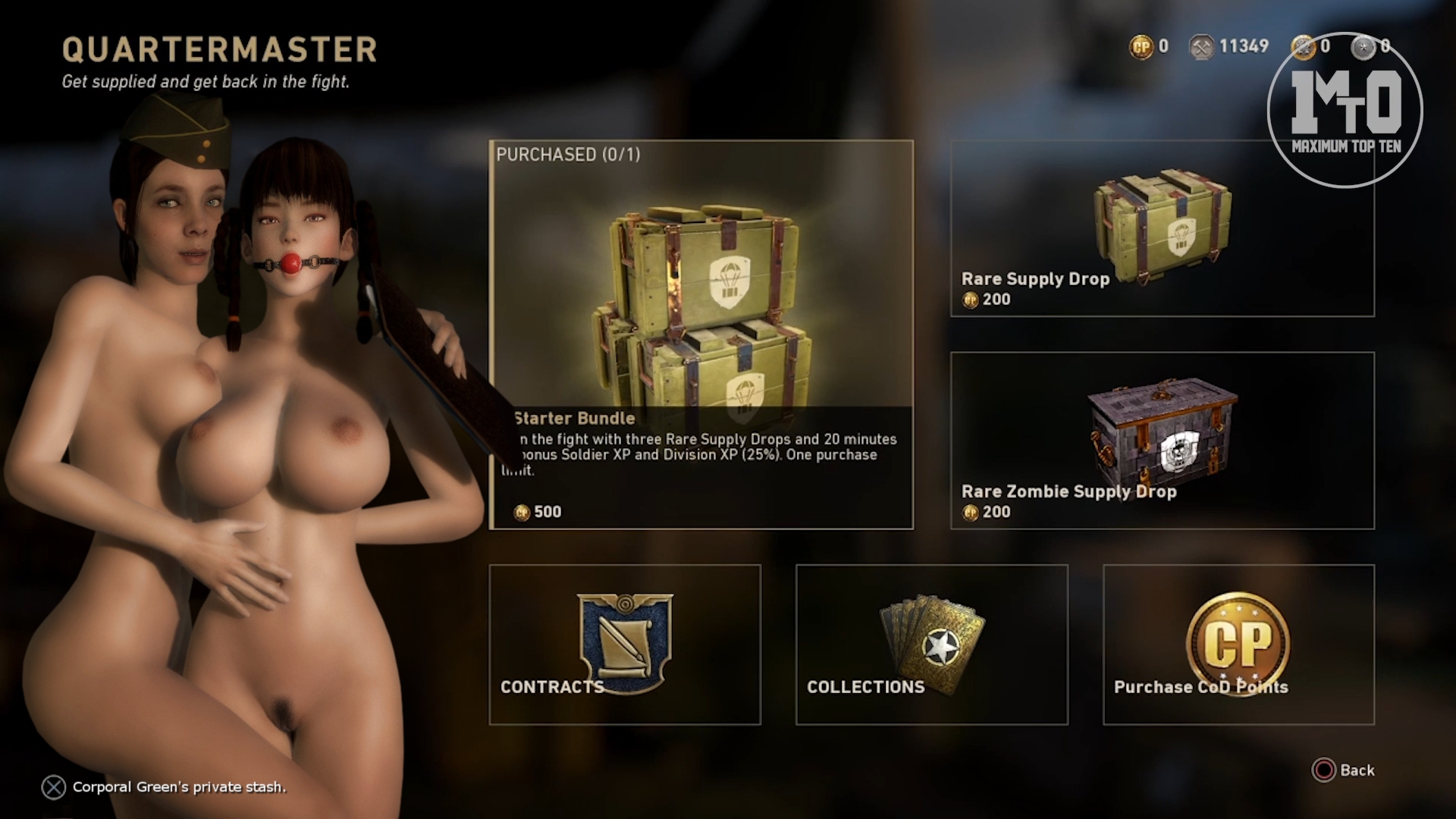Open Purchase CoD Points
Viewport: 1456px width, 819px height.
[x=1238, y=645]
